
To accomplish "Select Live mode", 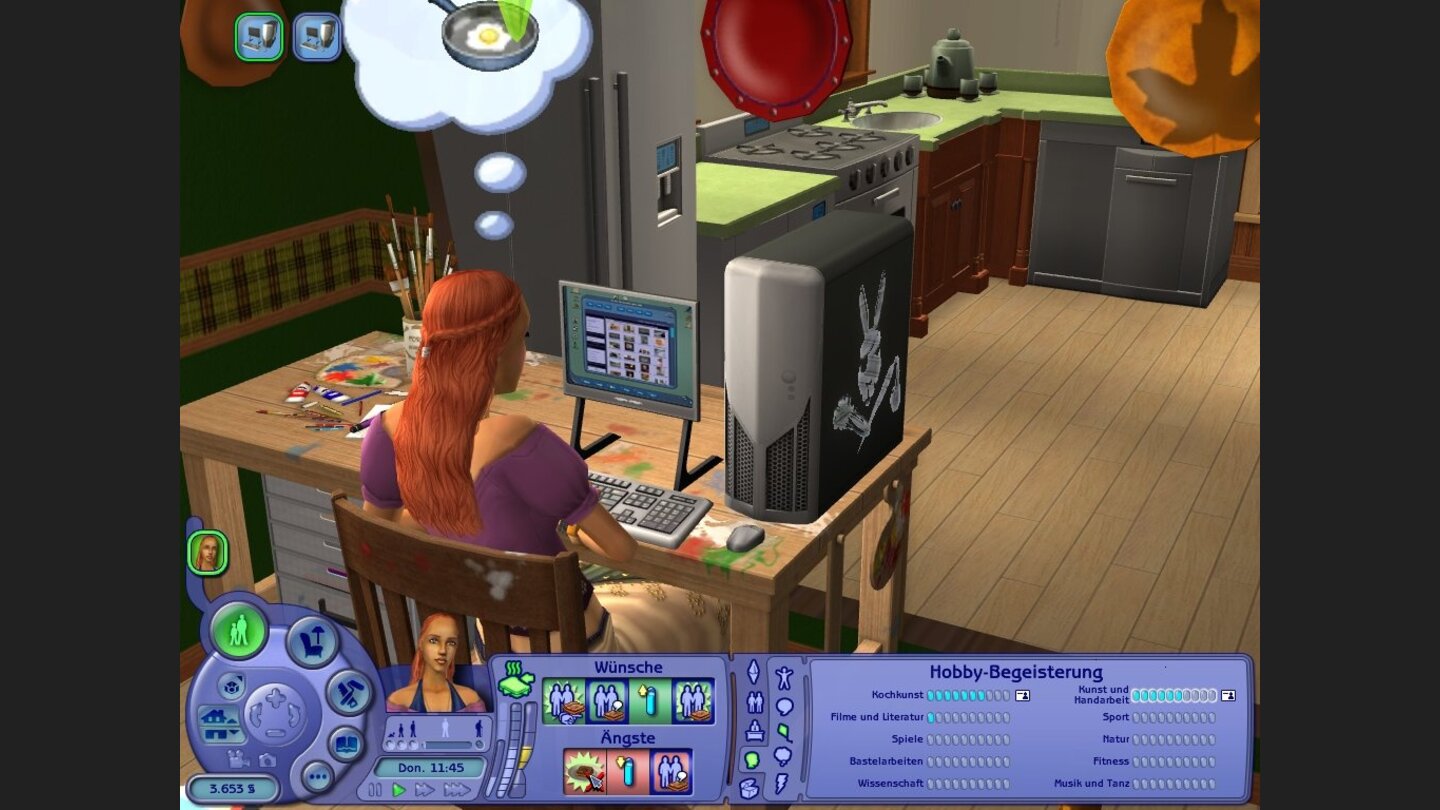I will (x=240, y=631).
